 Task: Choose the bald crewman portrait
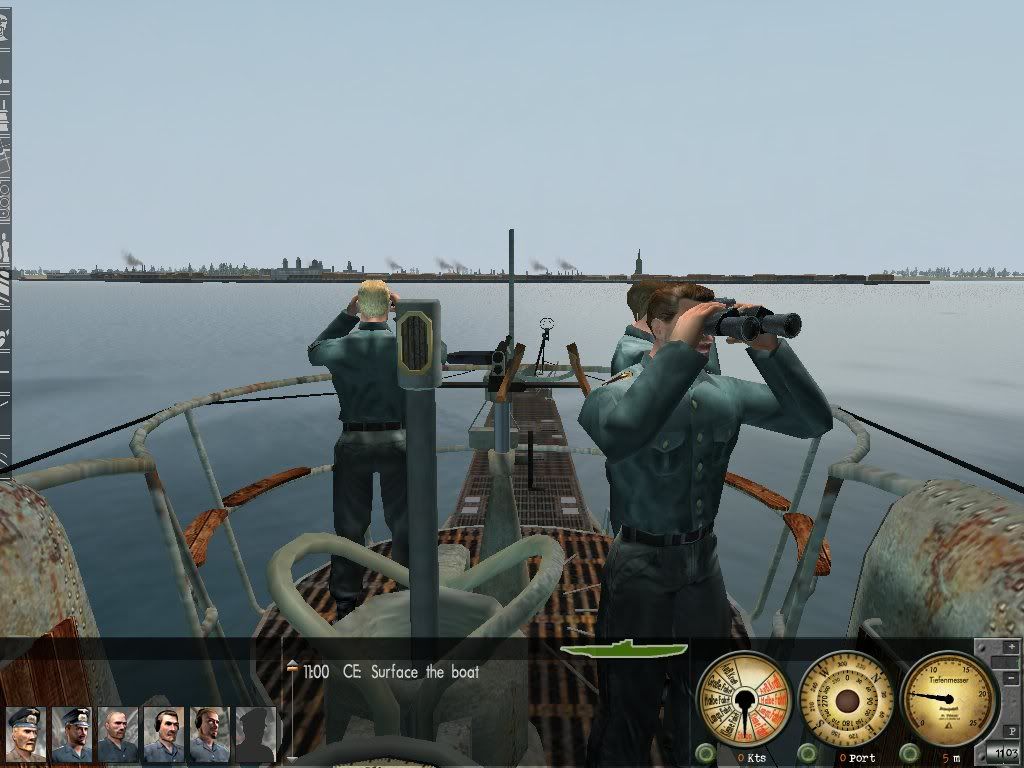117,734
